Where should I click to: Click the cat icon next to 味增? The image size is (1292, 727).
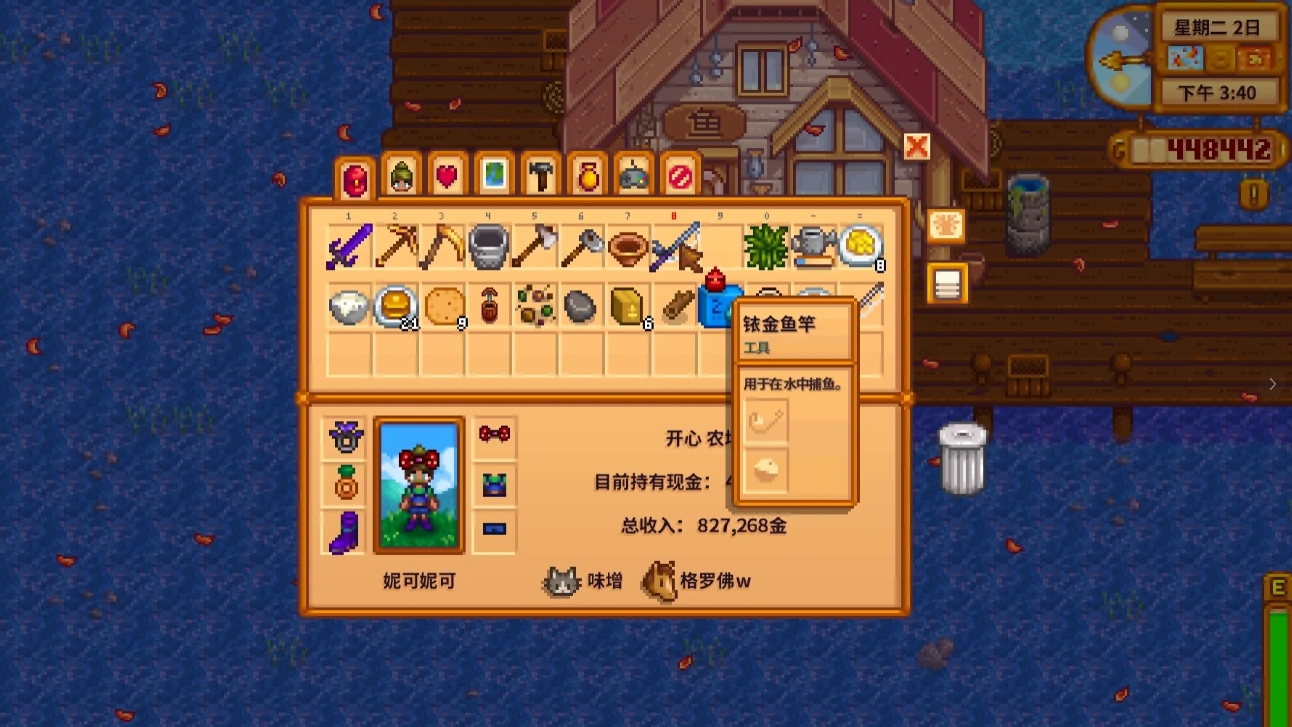click(x=562, y=580)
